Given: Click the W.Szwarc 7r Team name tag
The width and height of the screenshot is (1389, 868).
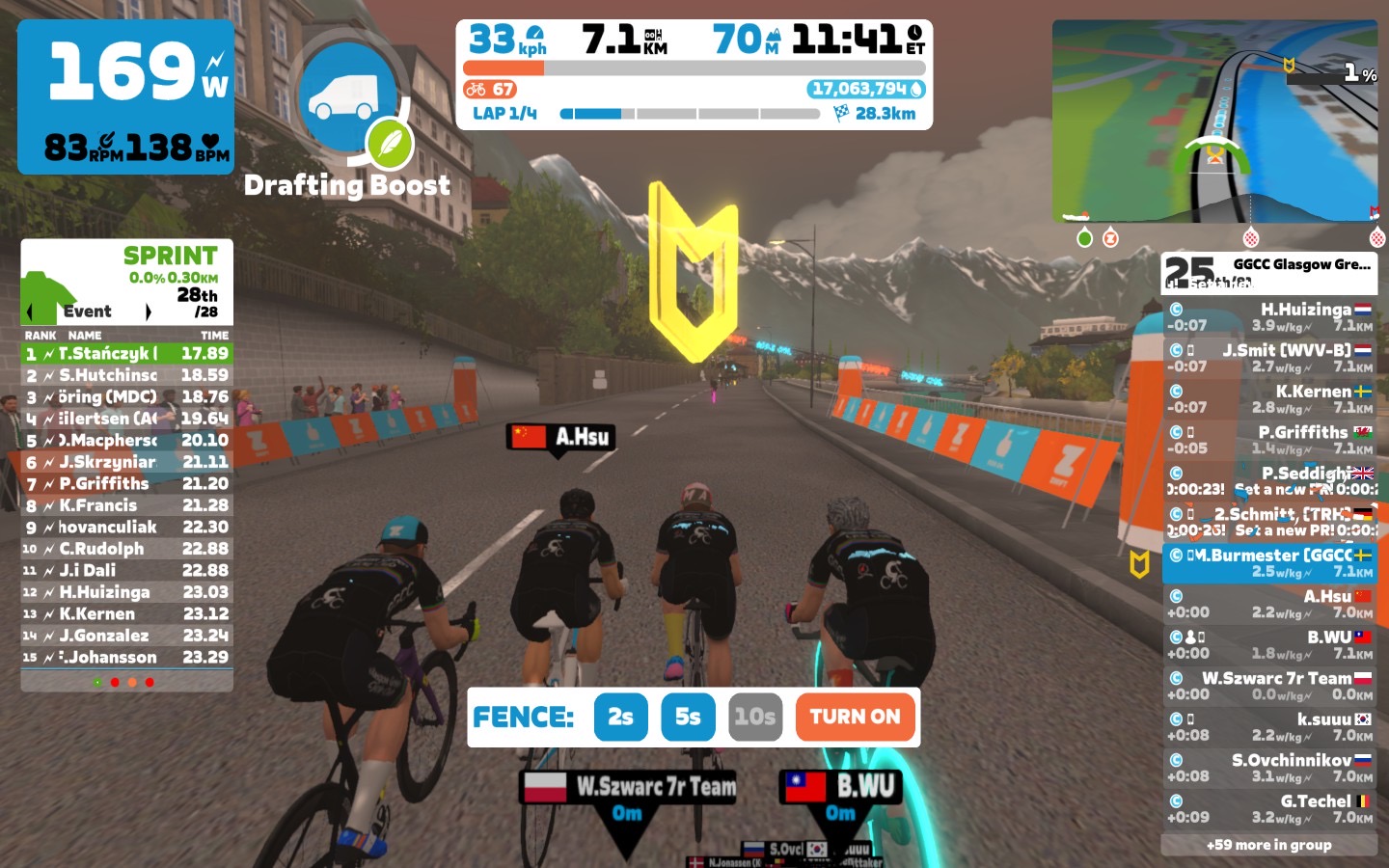Looking at the screenshot, I should 630,787.
